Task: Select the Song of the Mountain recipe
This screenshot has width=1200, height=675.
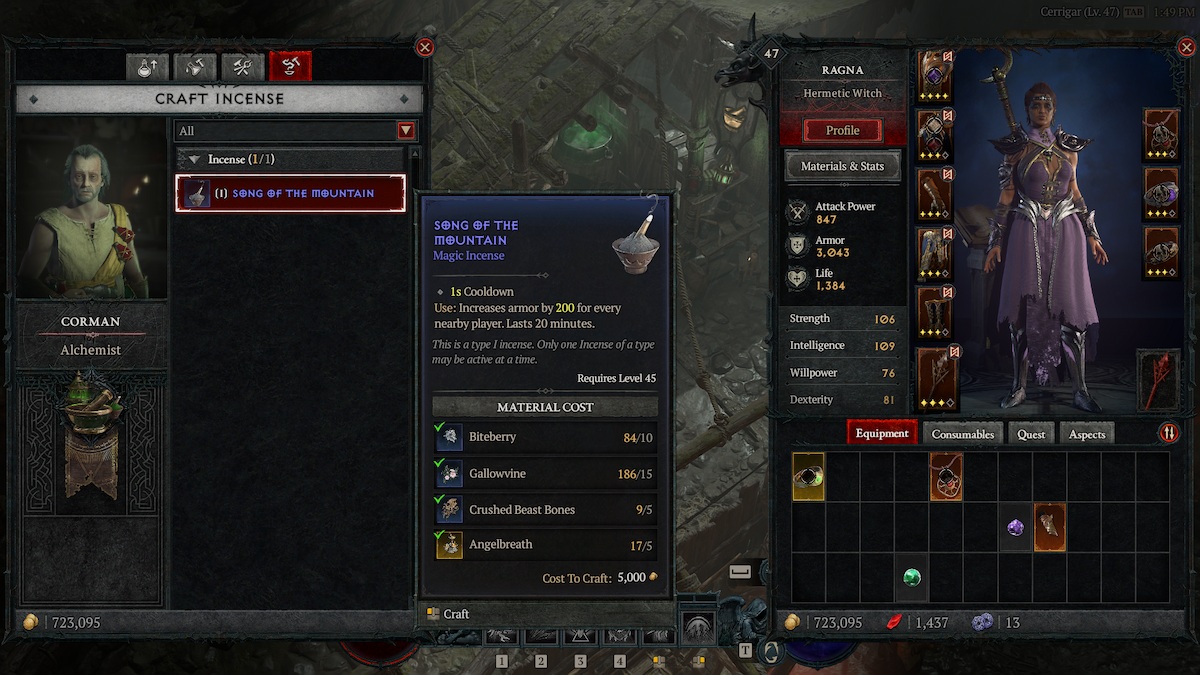Action: [291, 193]
